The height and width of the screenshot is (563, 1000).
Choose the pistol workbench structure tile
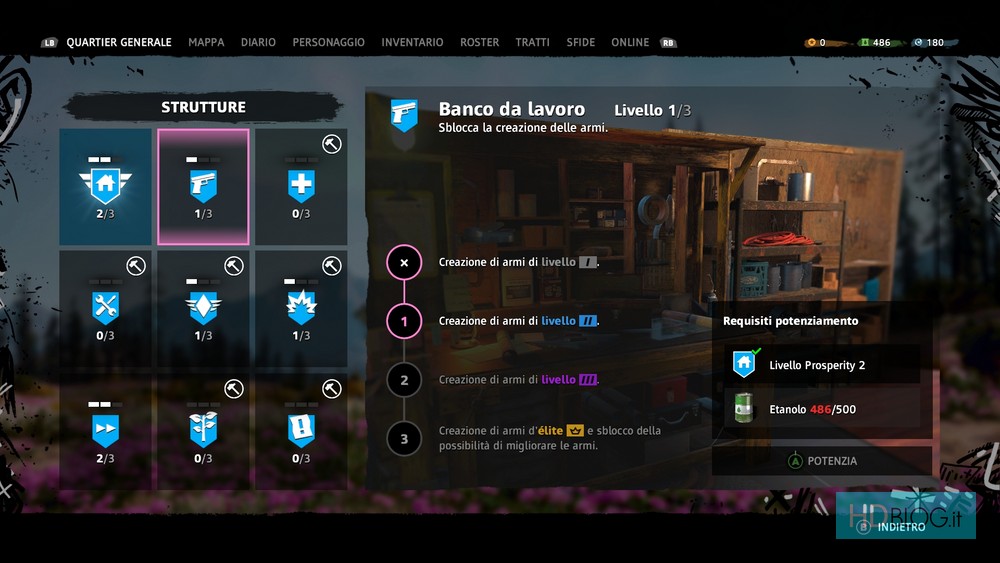203,187
